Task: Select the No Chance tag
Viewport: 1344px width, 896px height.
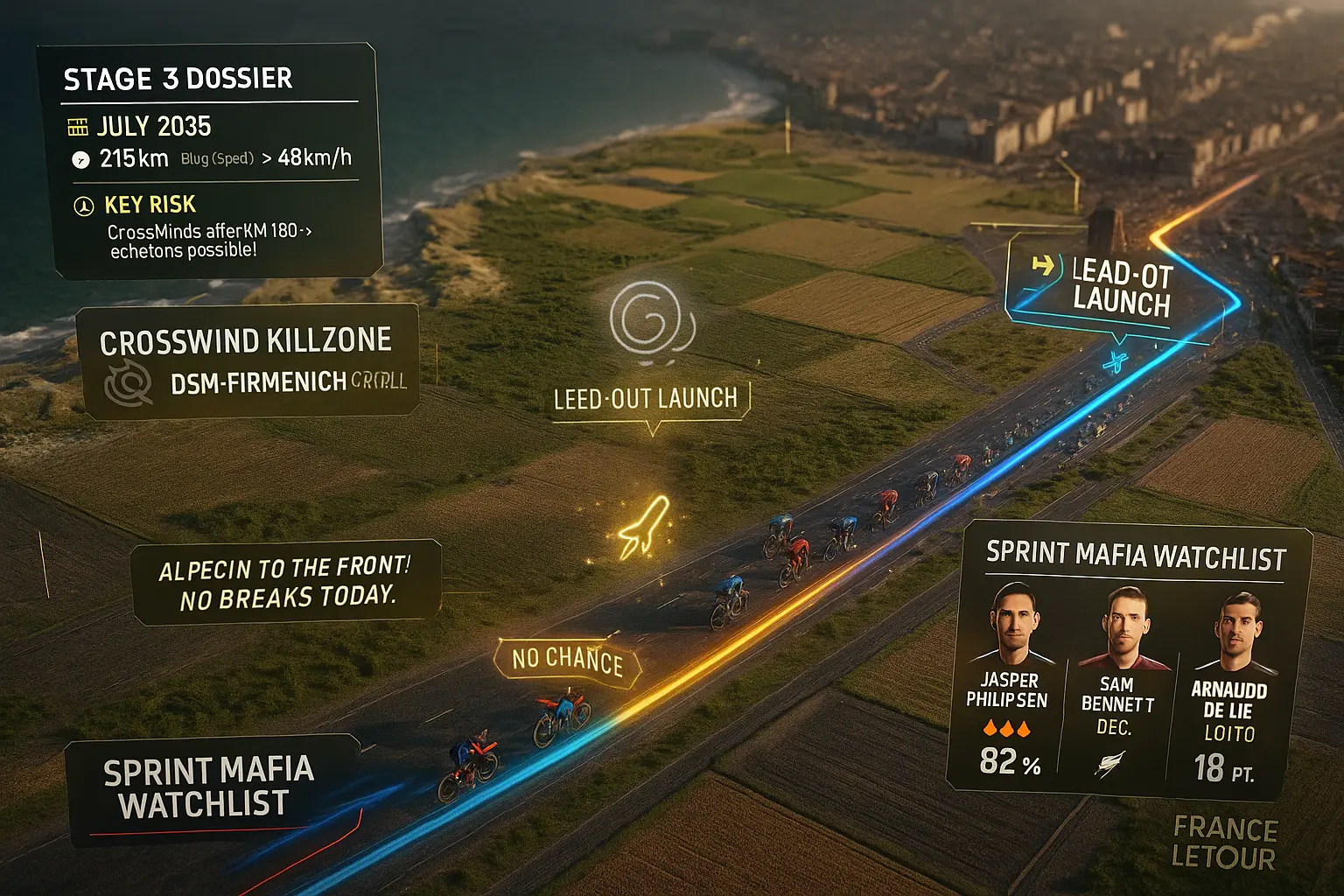Action: 568,661
